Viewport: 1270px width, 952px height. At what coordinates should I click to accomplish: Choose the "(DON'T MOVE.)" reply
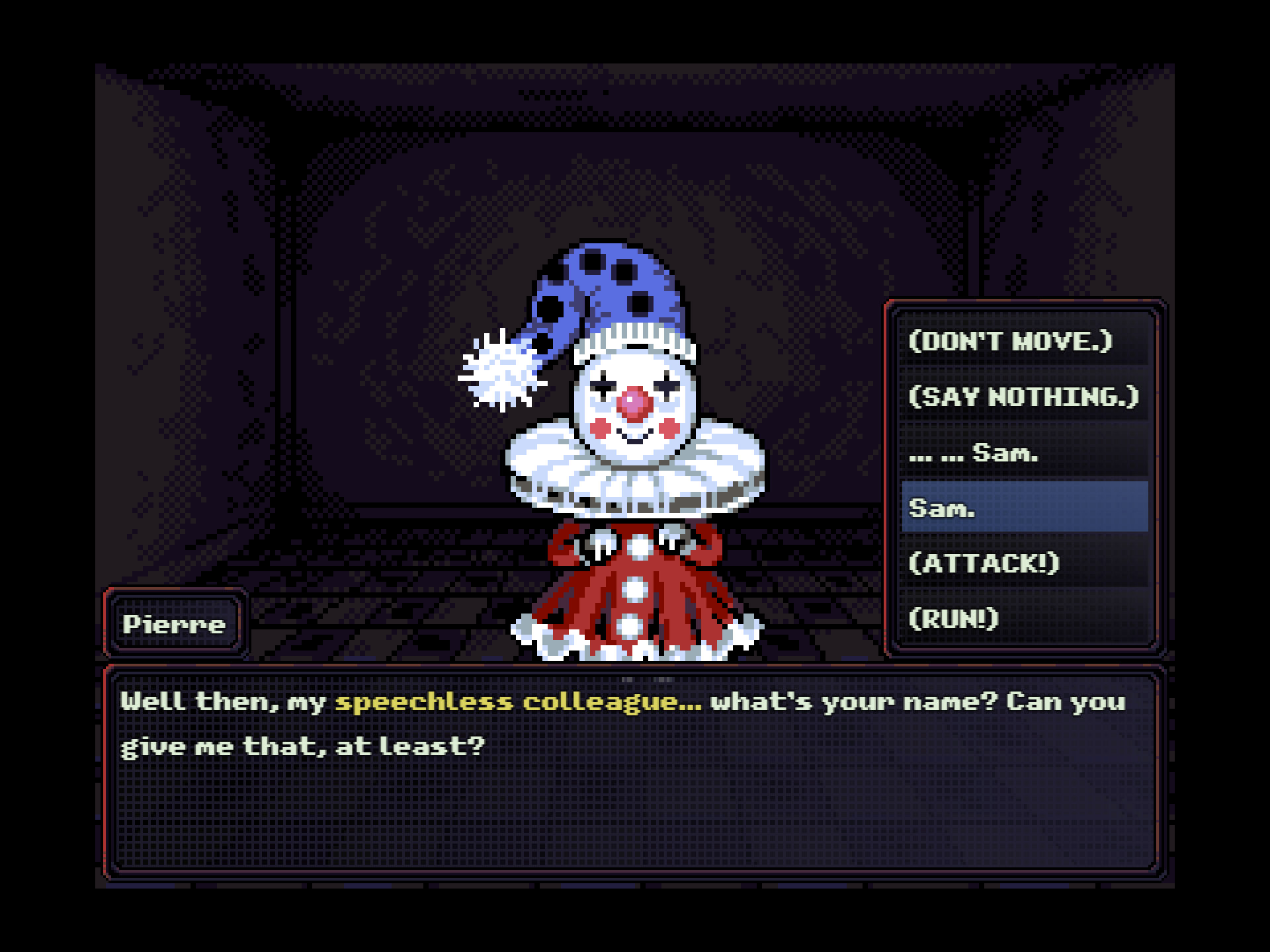1024,341
